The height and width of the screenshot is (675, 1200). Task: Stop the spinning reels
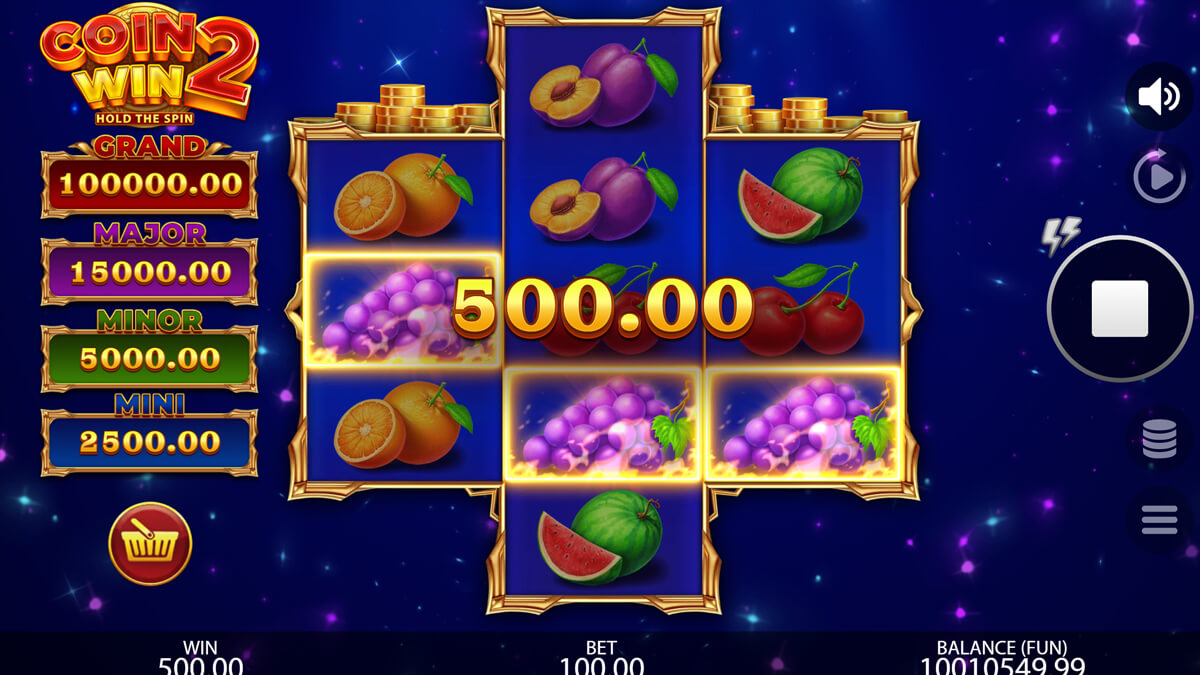1119,308
